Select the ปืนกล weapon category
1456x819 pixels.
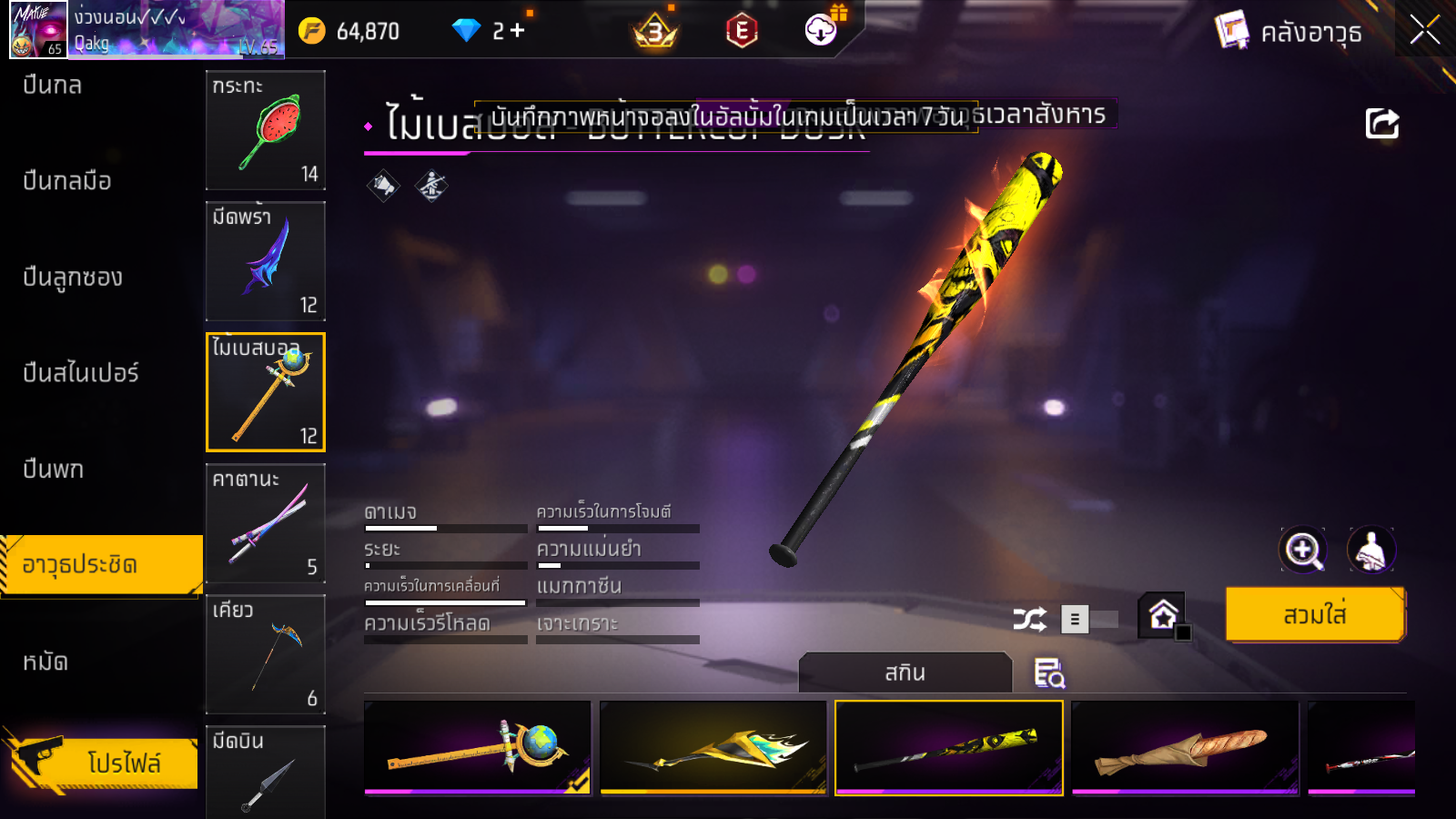pyautogui.click(x=53, y=86)
